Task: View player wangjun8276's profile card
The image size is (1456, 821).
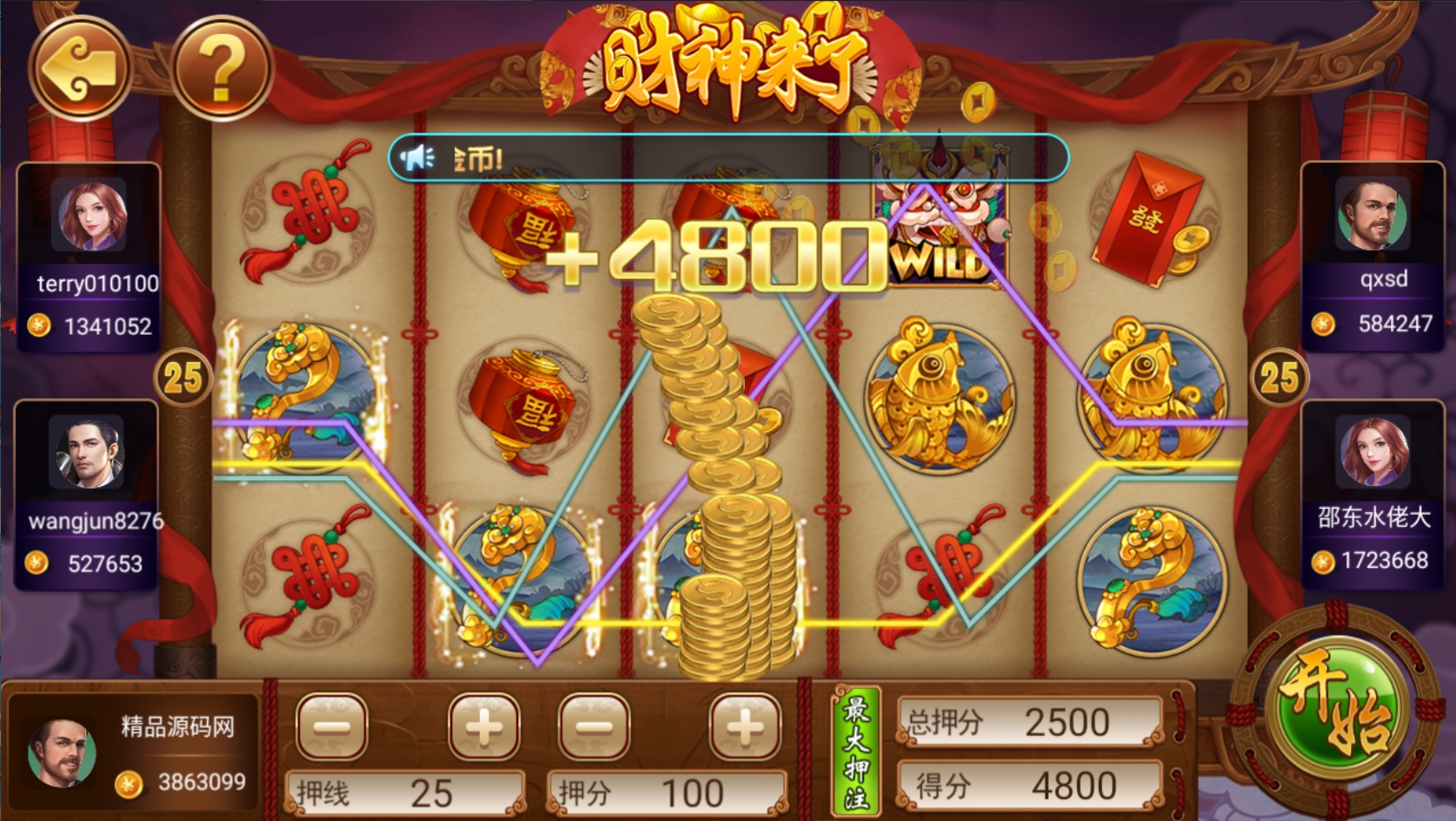Action: tap(87, 493)
